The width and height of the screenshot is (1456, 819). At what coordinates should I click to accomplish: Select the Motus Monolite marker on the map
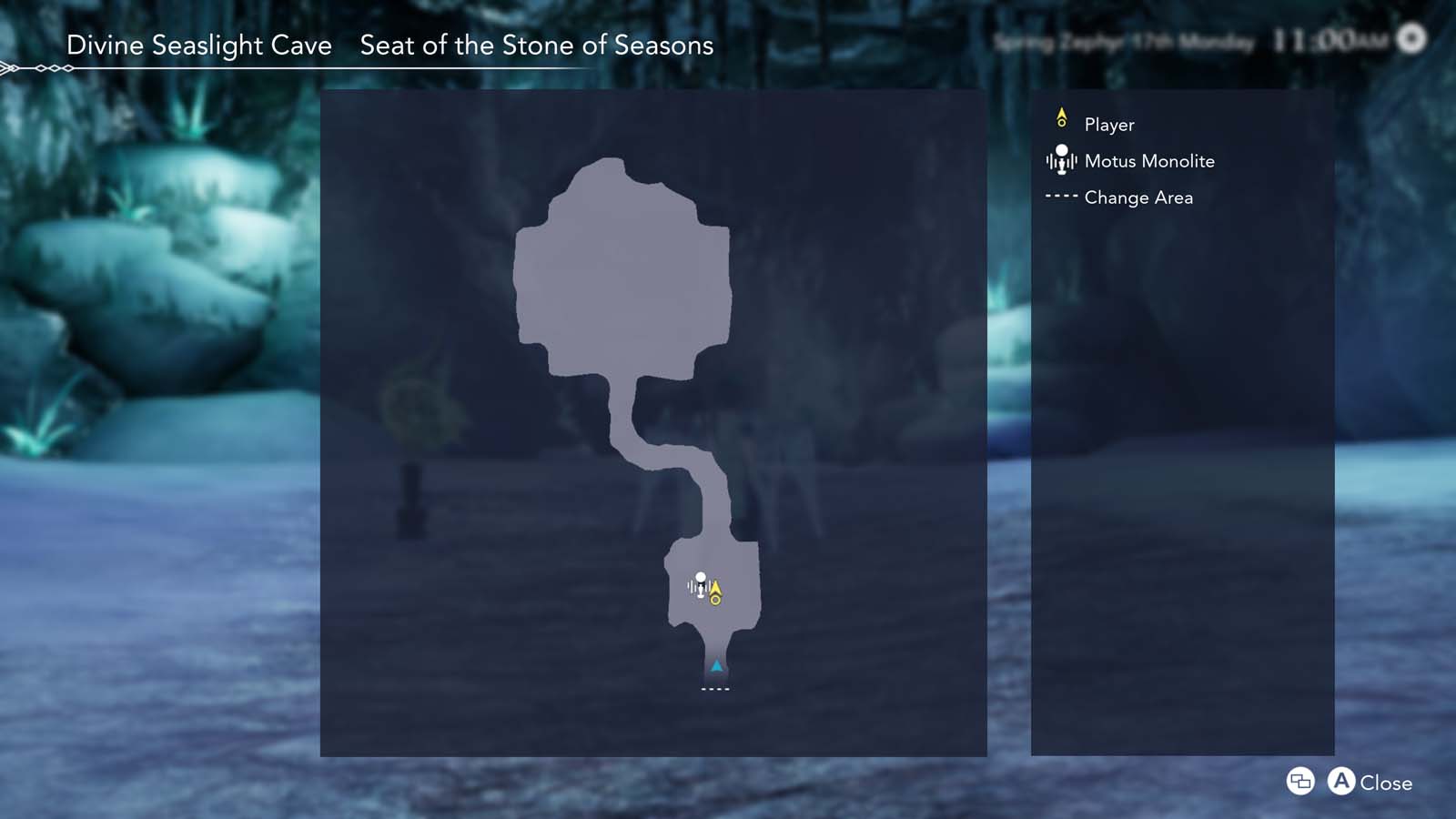point(699,587)
